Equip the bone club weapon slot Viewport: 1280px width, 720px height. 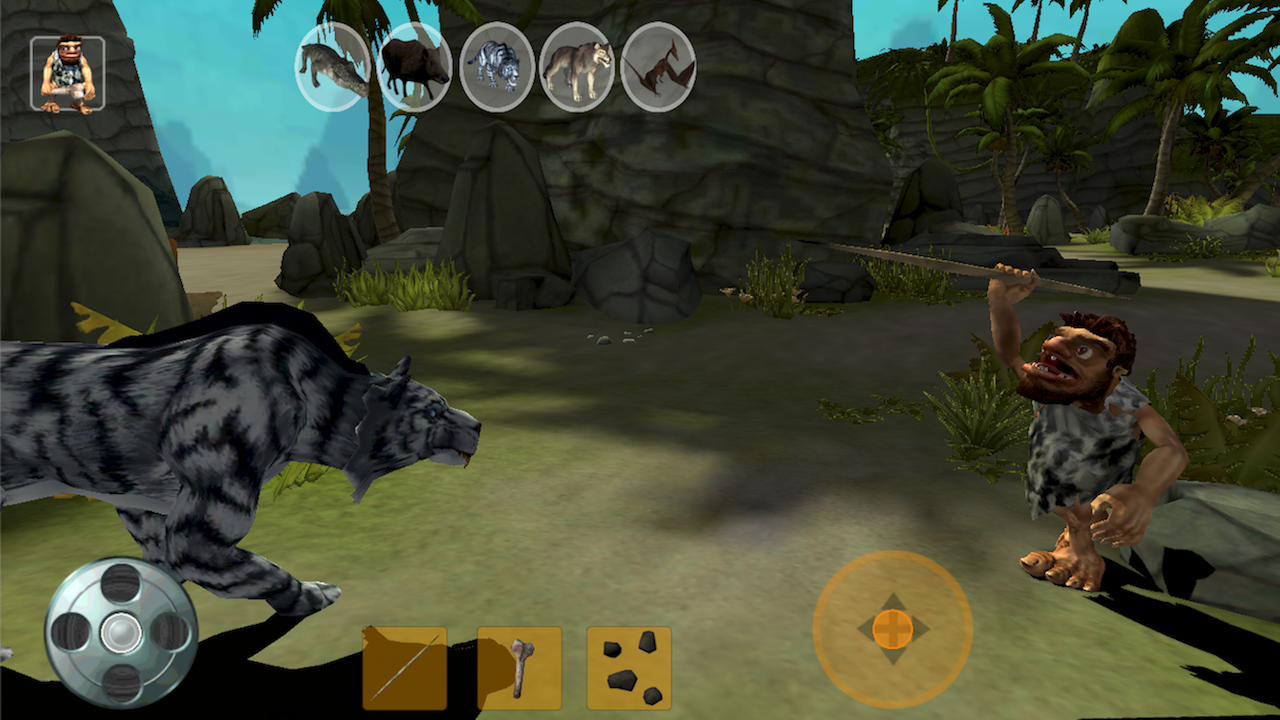click(x=519, y=665)
